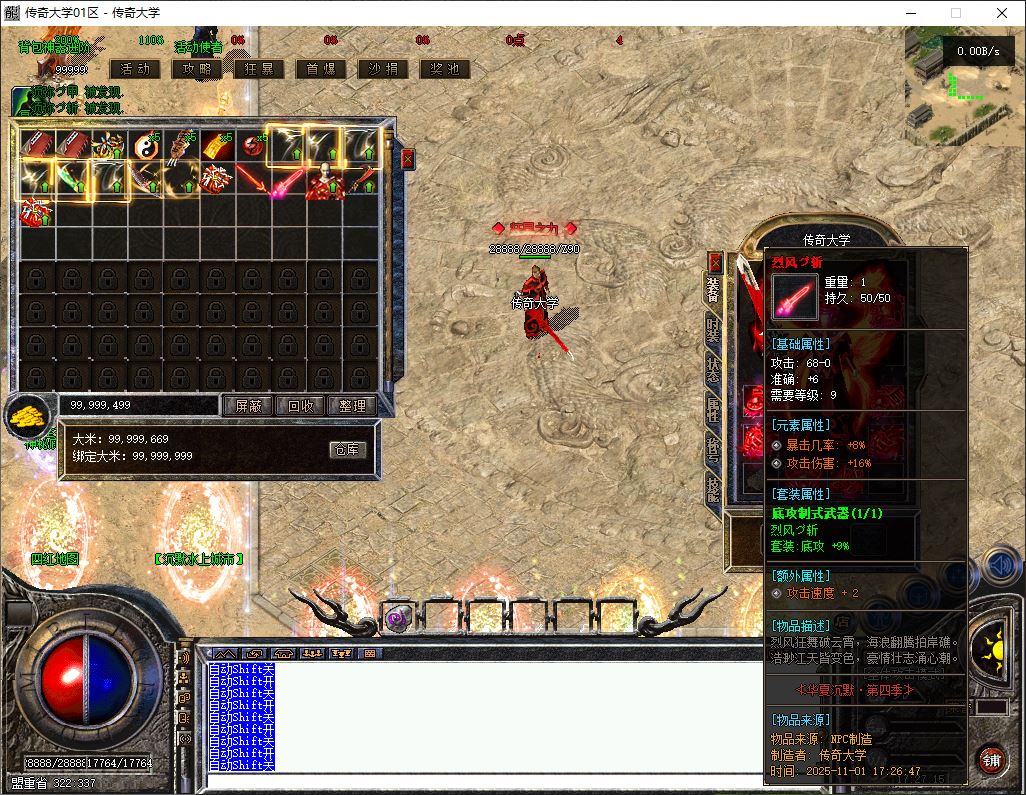Switch to the 时装 fashion tab
Viewport: 1026px width, 795px height.
(x=713, y=328)
